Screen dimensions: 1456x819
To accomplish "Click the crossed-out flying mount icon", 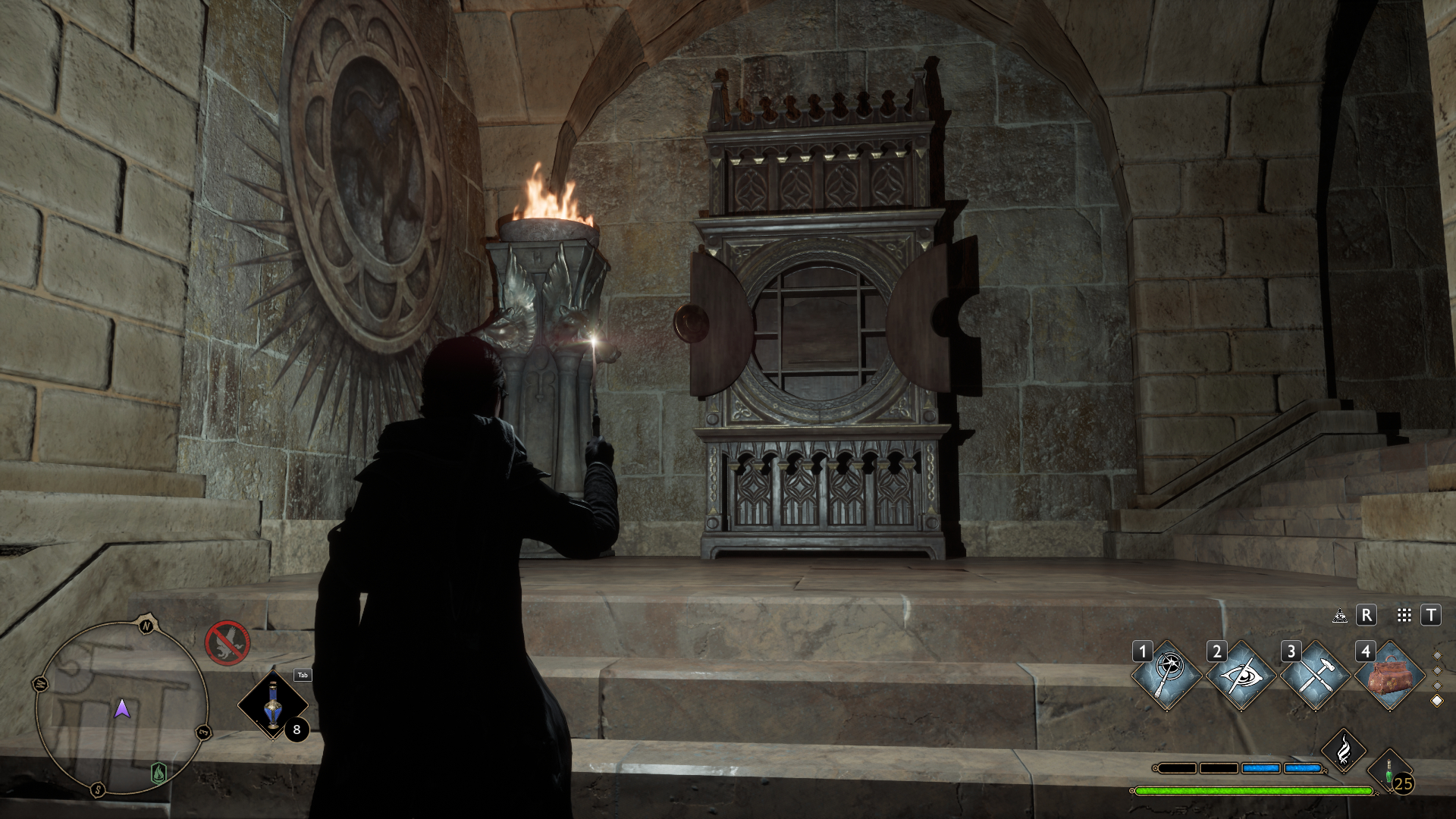I will pyautogui.click(x=227, y=642).
